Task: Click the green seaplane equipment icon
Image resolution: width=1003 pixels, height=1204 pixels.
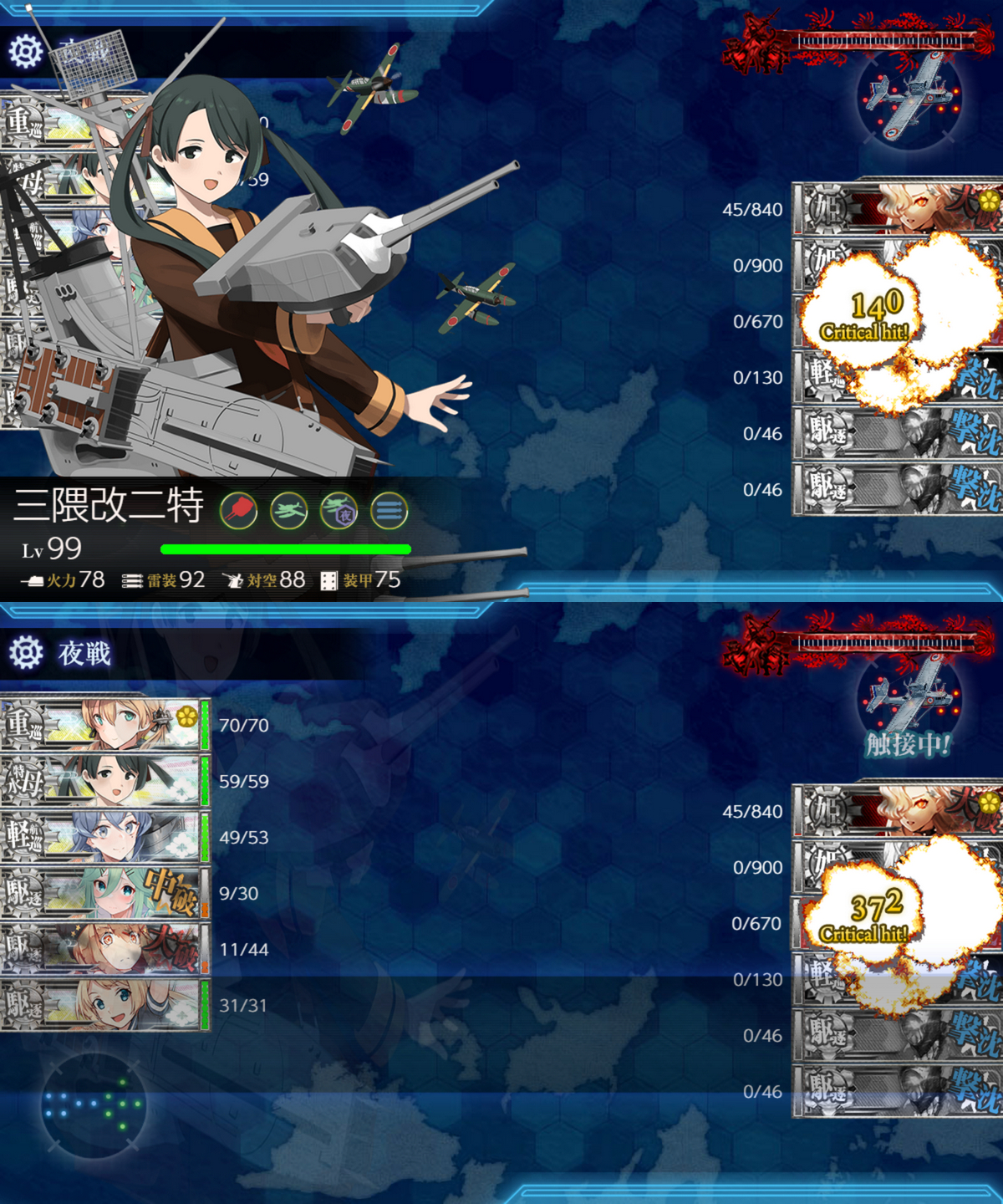Action: coord(289,510)
